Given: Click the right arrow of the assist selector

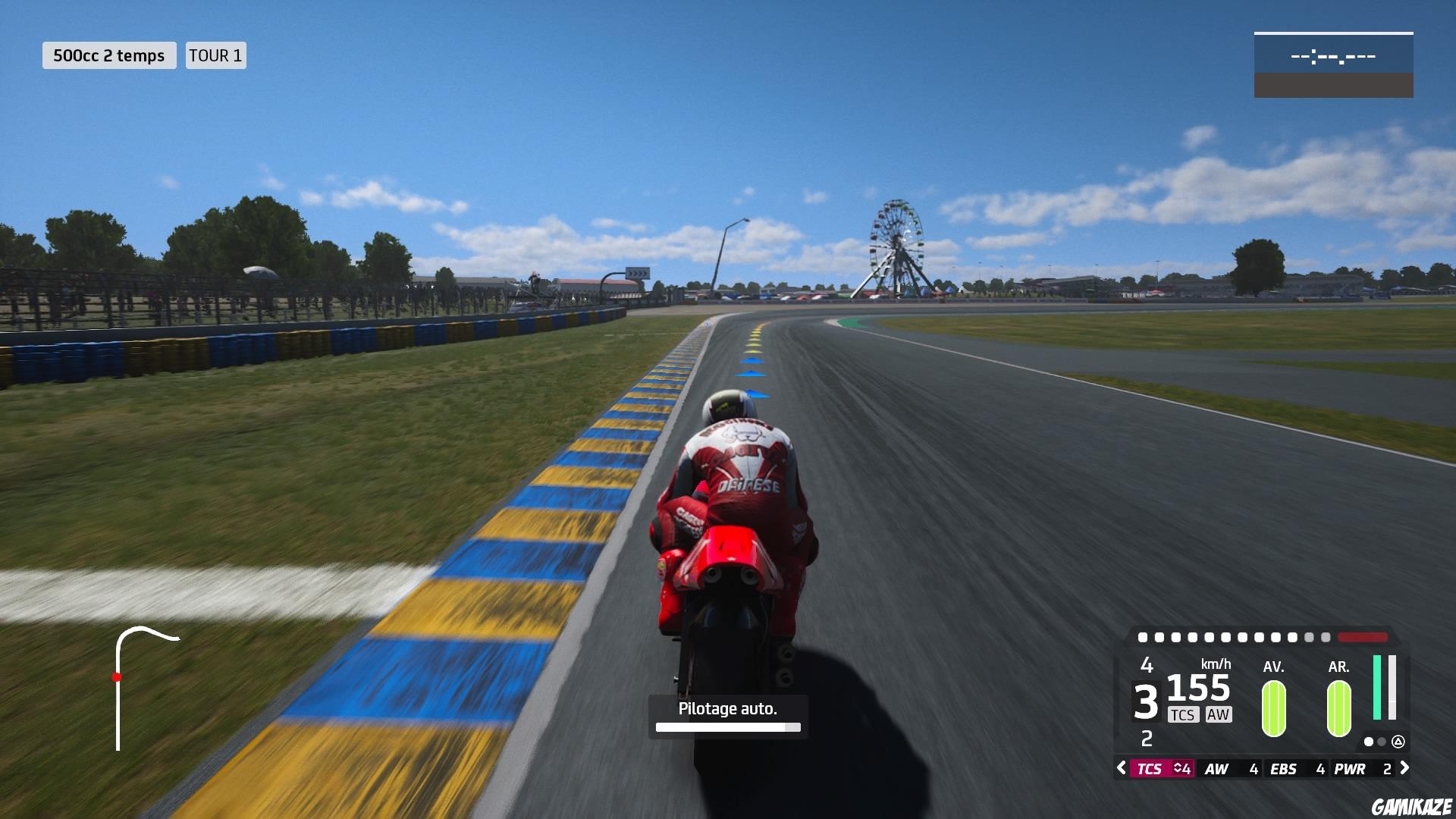Looking at the screenshot, I should pos(1405,768).
